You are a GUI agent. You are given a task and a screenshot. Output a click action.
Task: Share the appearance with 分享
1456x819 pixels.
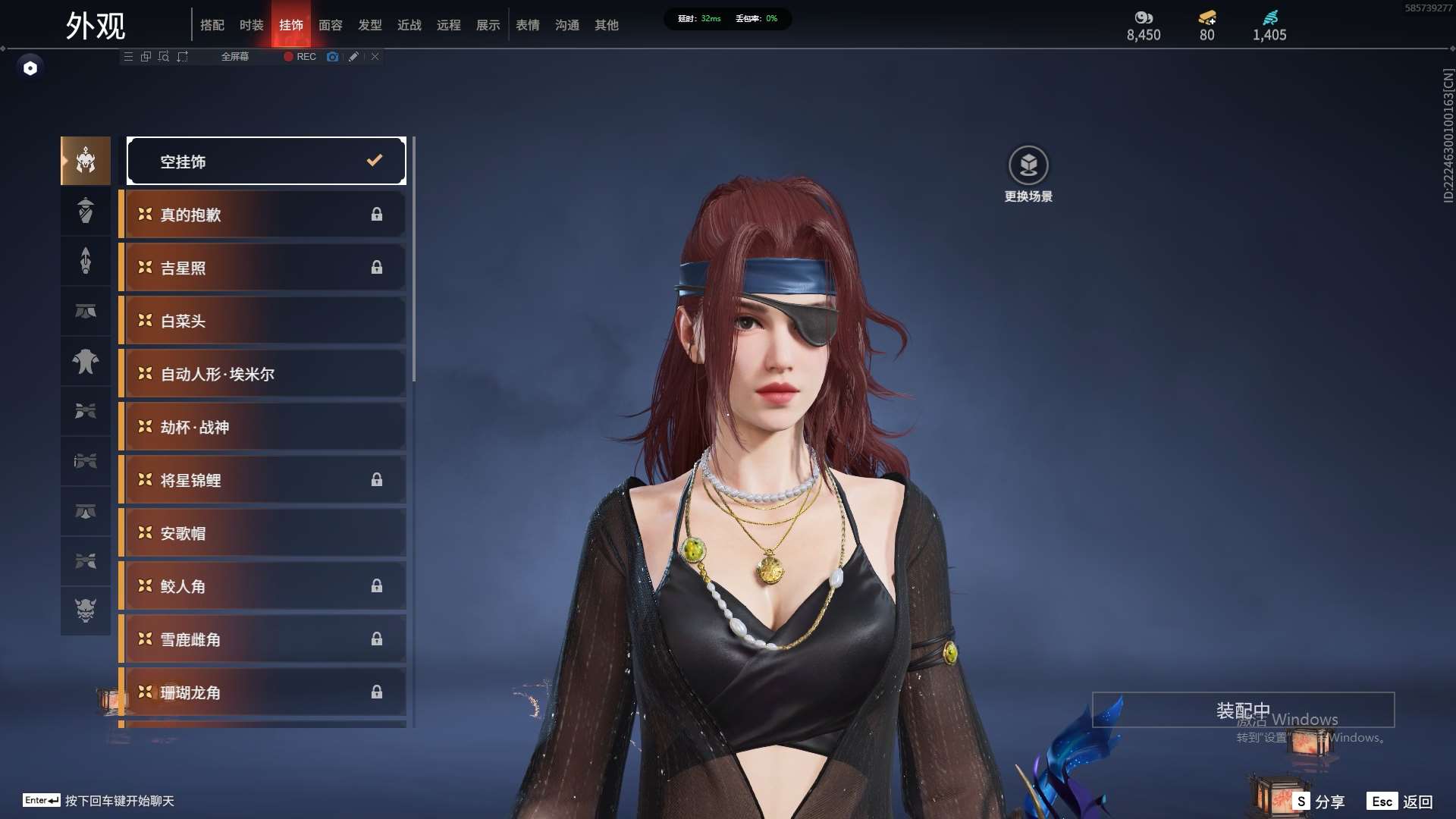pos(1319,802)
